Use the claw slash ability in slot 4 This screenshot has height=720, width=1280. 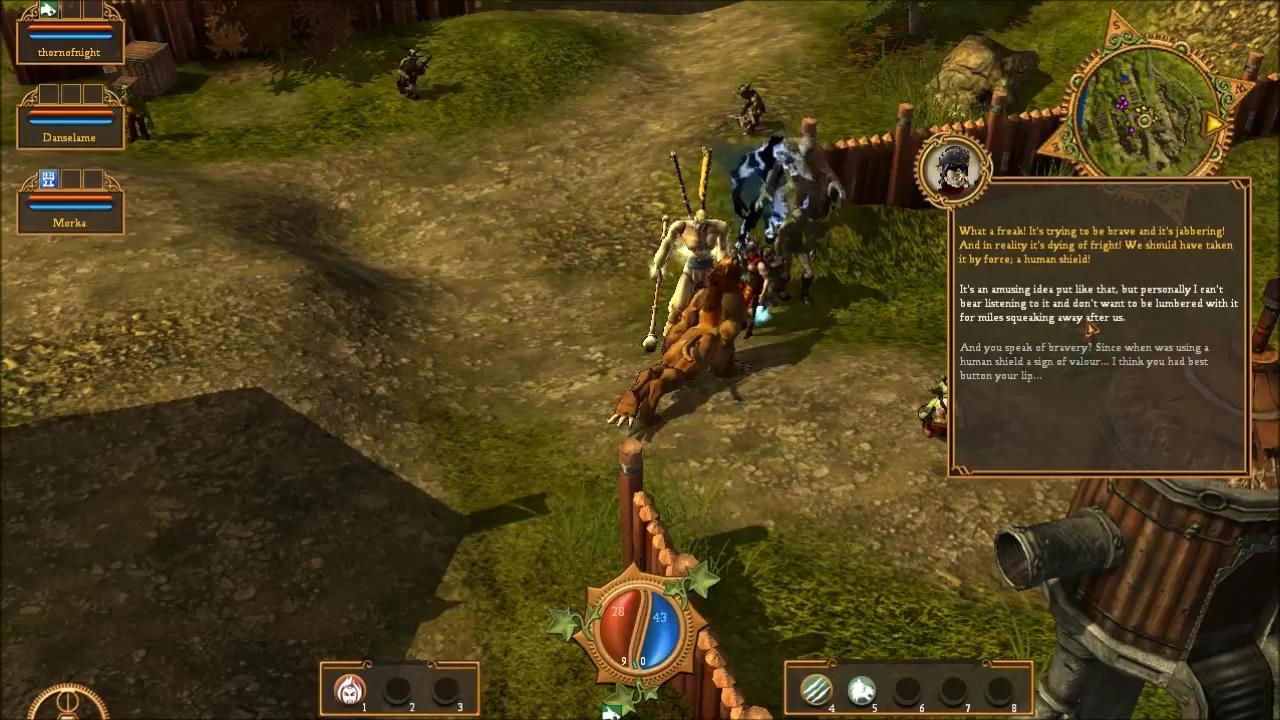pyautogui.click(x=816, y=689)
